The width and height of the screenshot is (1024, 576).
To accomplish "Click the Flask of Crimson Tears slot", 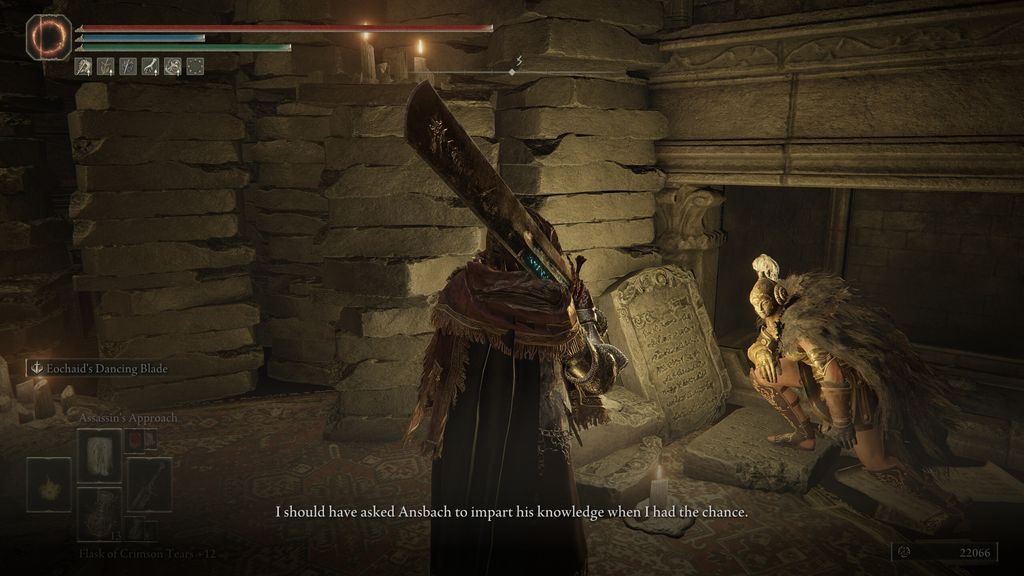I will point(99,513).
